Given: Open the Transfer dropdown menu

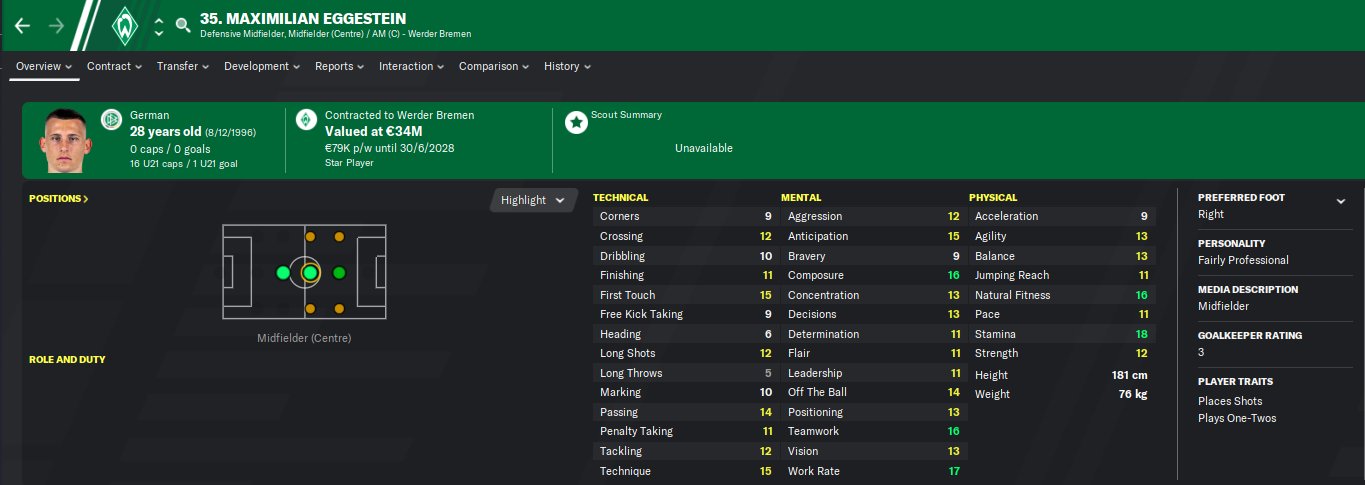Looking at the screenshot, I should [x=182, y=66].
